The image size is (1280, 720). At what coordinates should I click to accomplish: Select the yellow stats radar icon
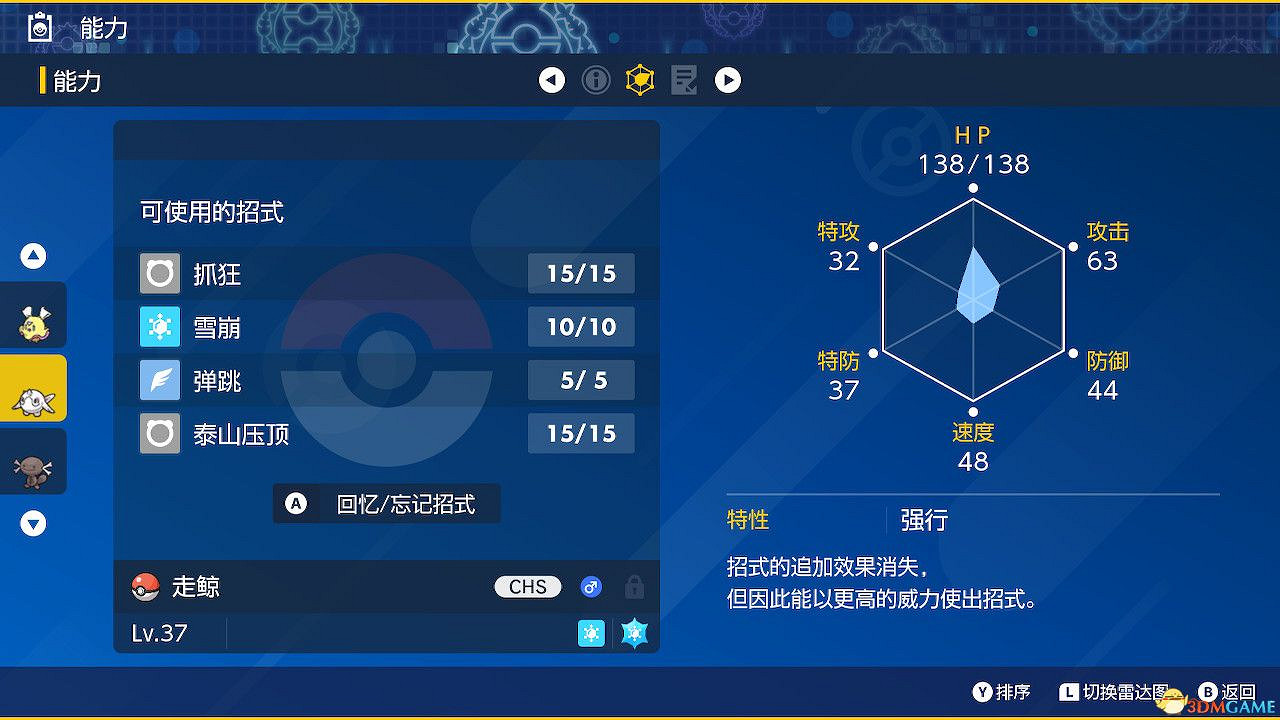click(x=639, y=80)
